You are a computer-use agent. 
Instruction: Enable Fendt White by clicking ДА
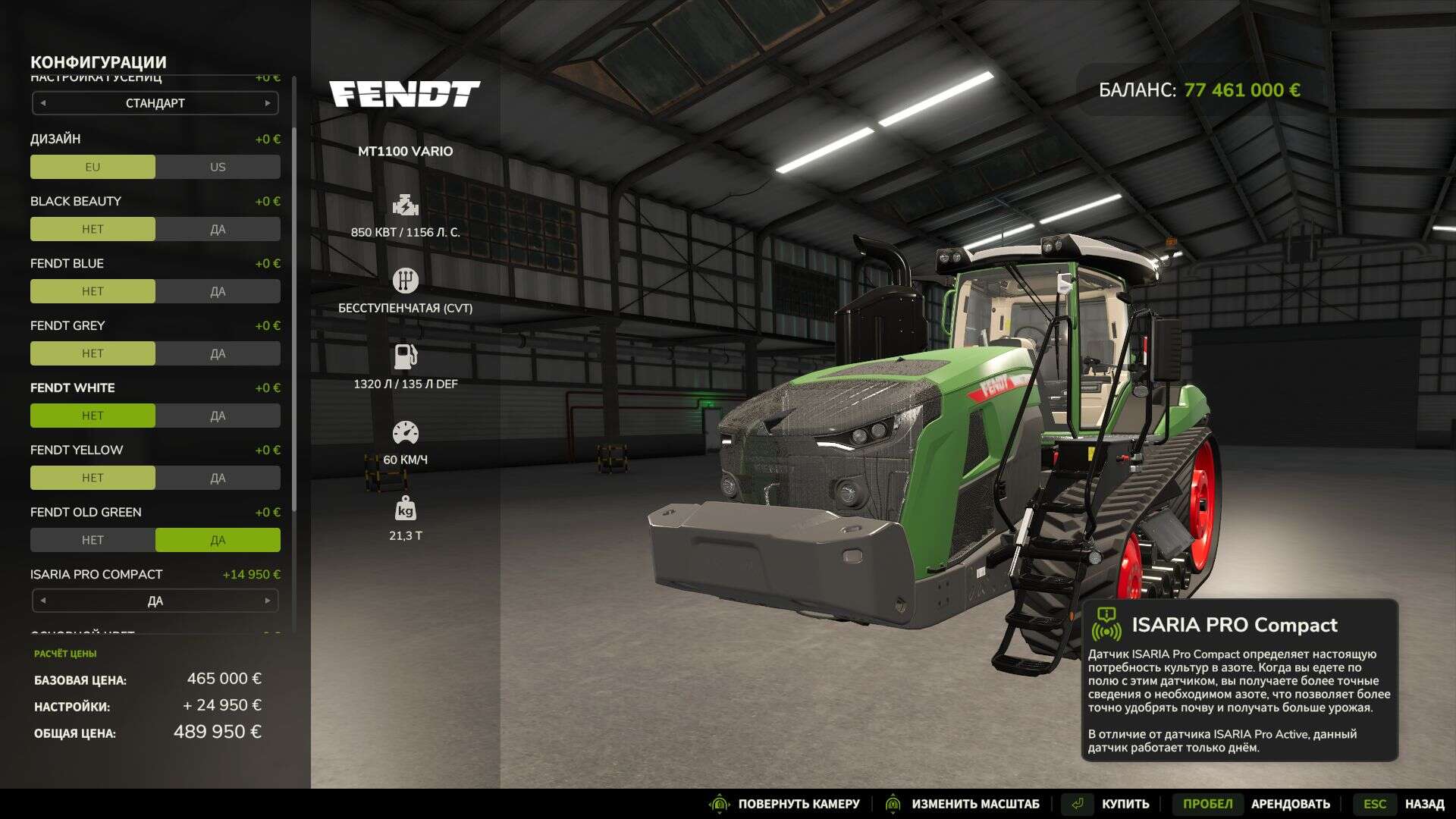pos(218,416)
